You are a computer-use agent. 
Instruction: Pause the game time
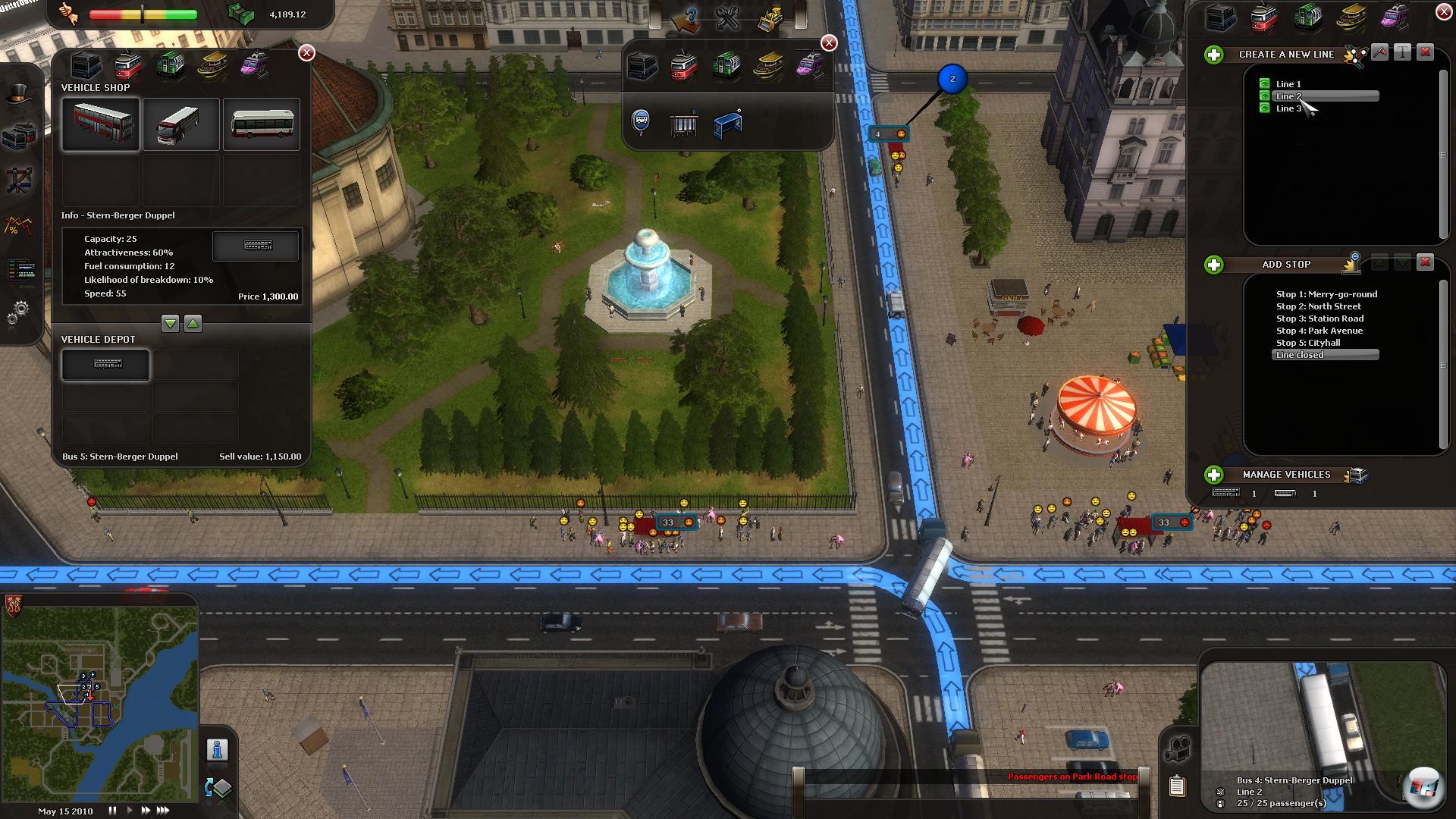point(112,811)
